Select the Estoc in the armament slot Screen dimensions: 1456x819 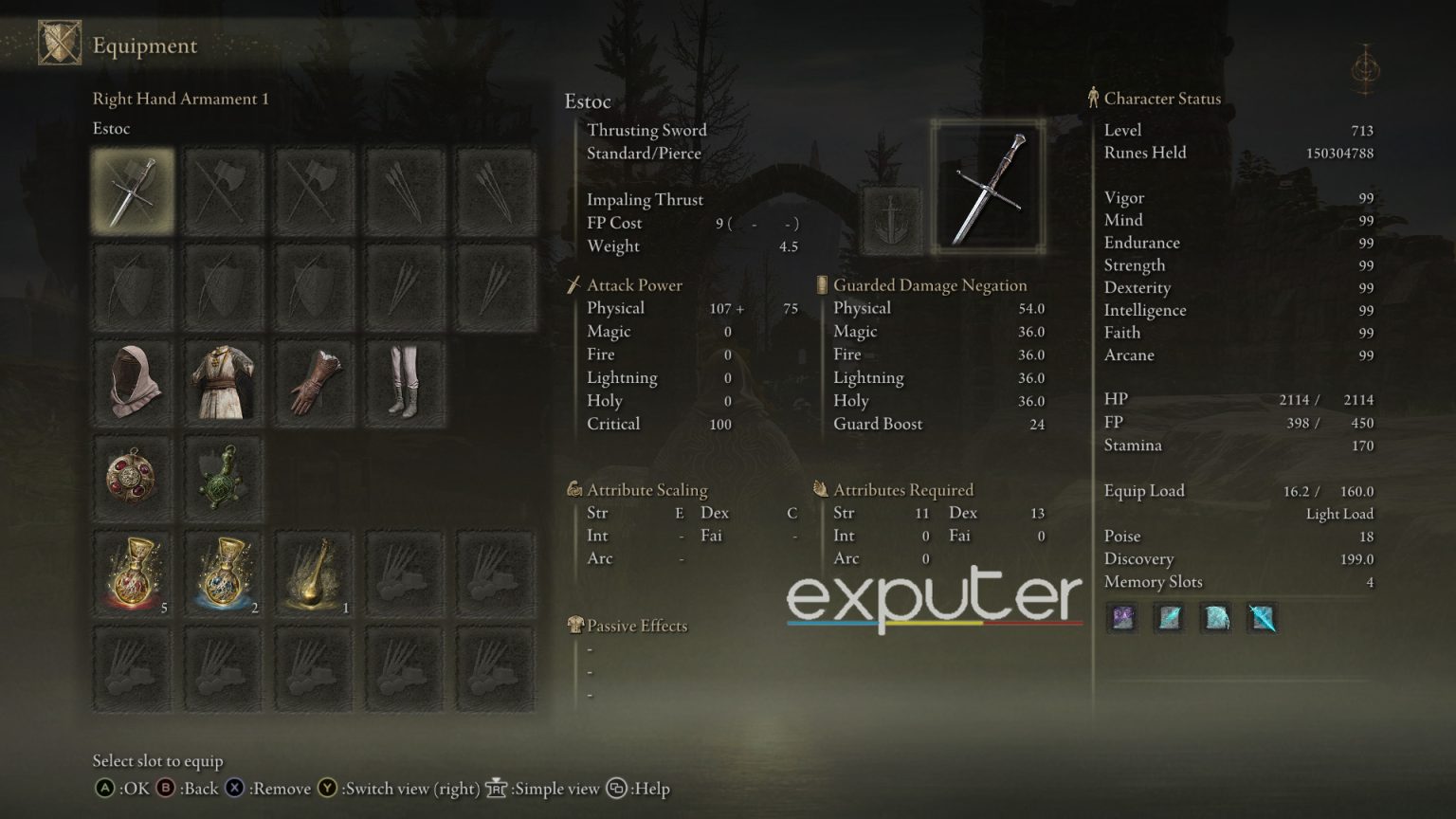tap(133, 189)
